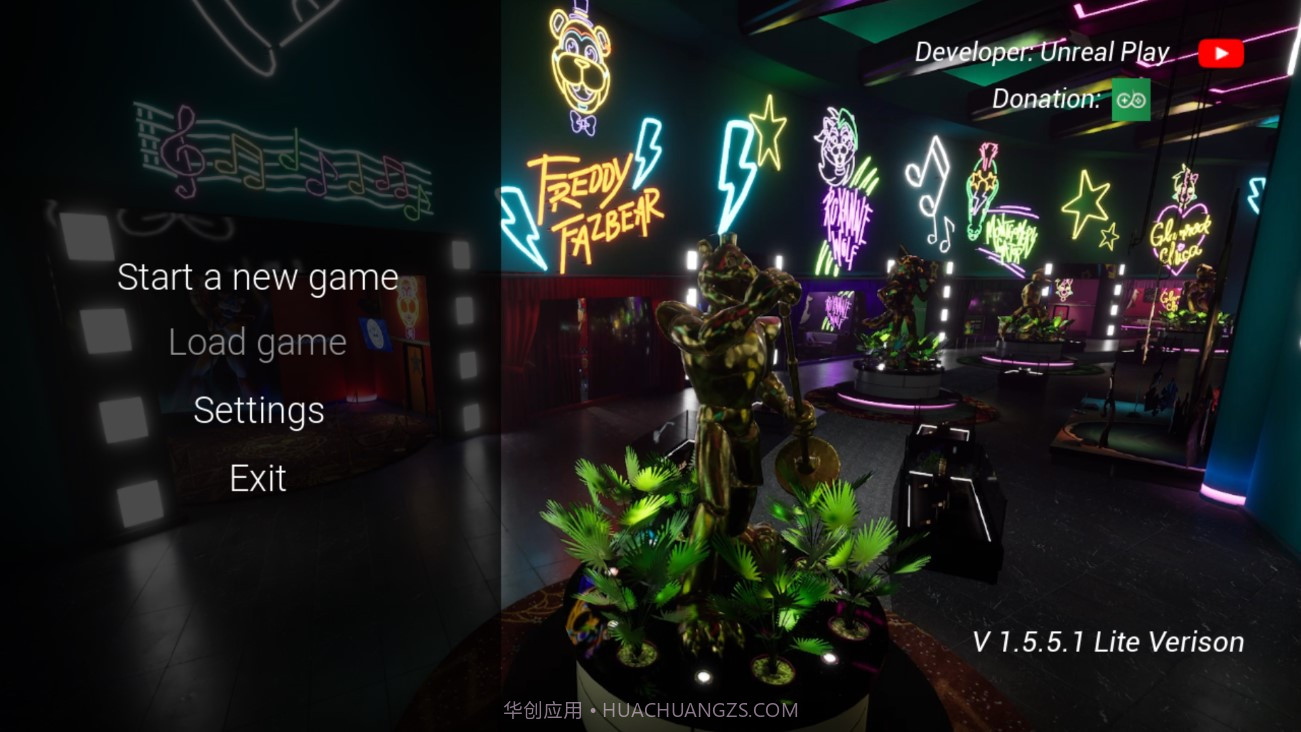Start a new game

(258, 278)
